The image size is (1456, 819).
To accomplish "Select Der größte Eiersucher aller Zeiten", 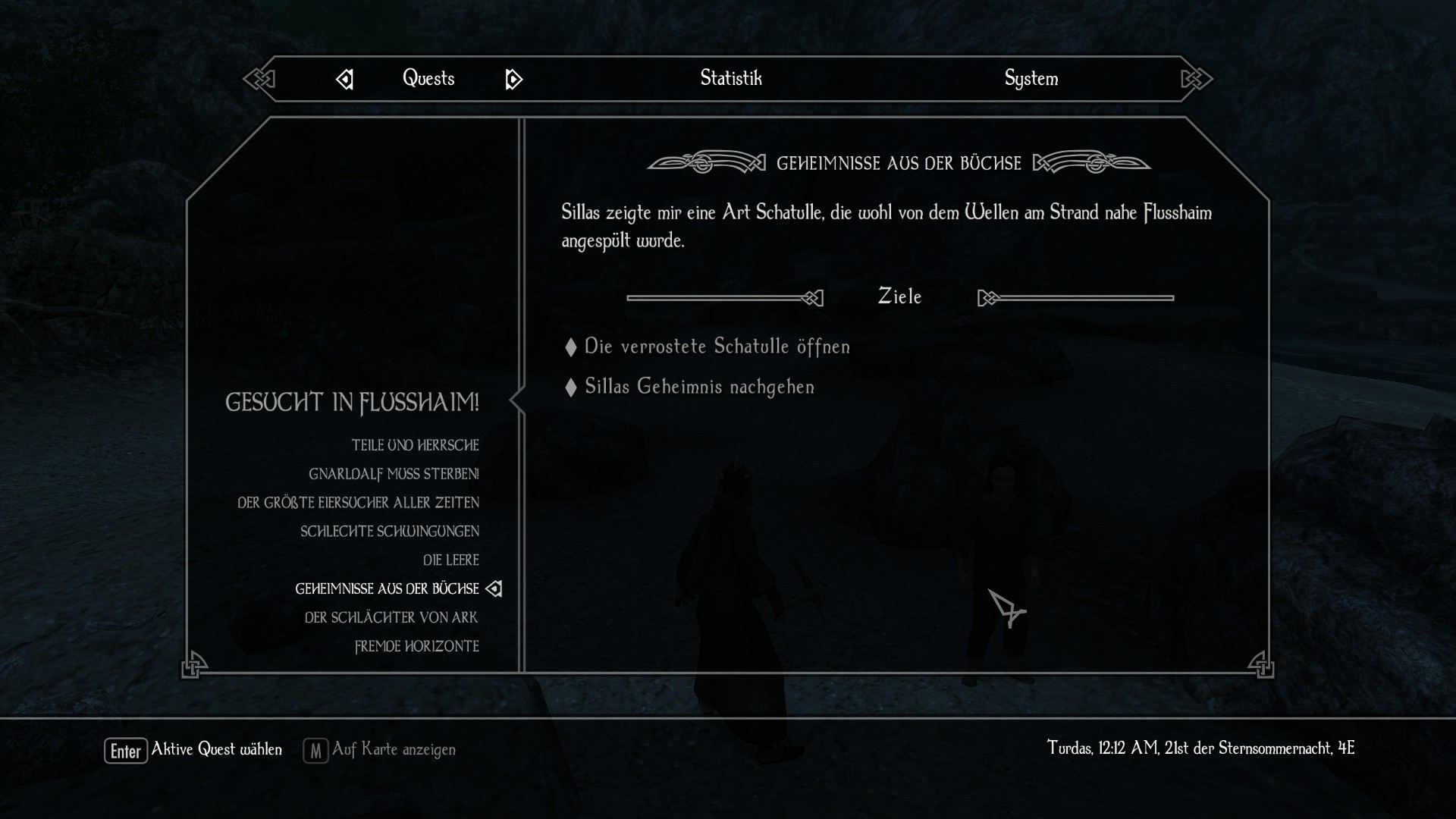I will click(358, 503).
